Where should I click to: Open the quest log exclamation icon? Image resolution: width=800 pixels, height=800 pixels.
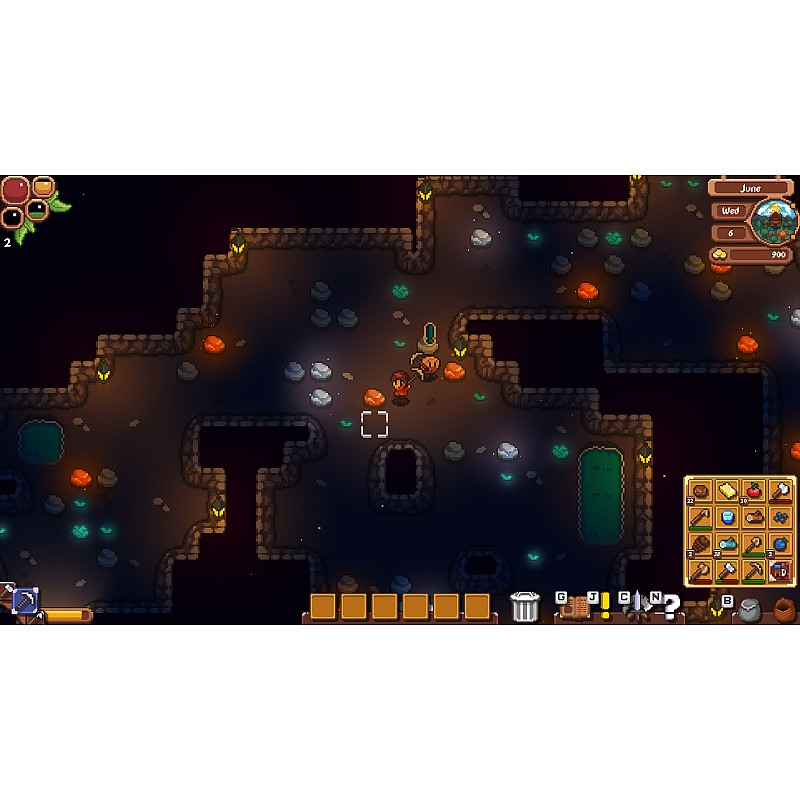tap(604, 607)
